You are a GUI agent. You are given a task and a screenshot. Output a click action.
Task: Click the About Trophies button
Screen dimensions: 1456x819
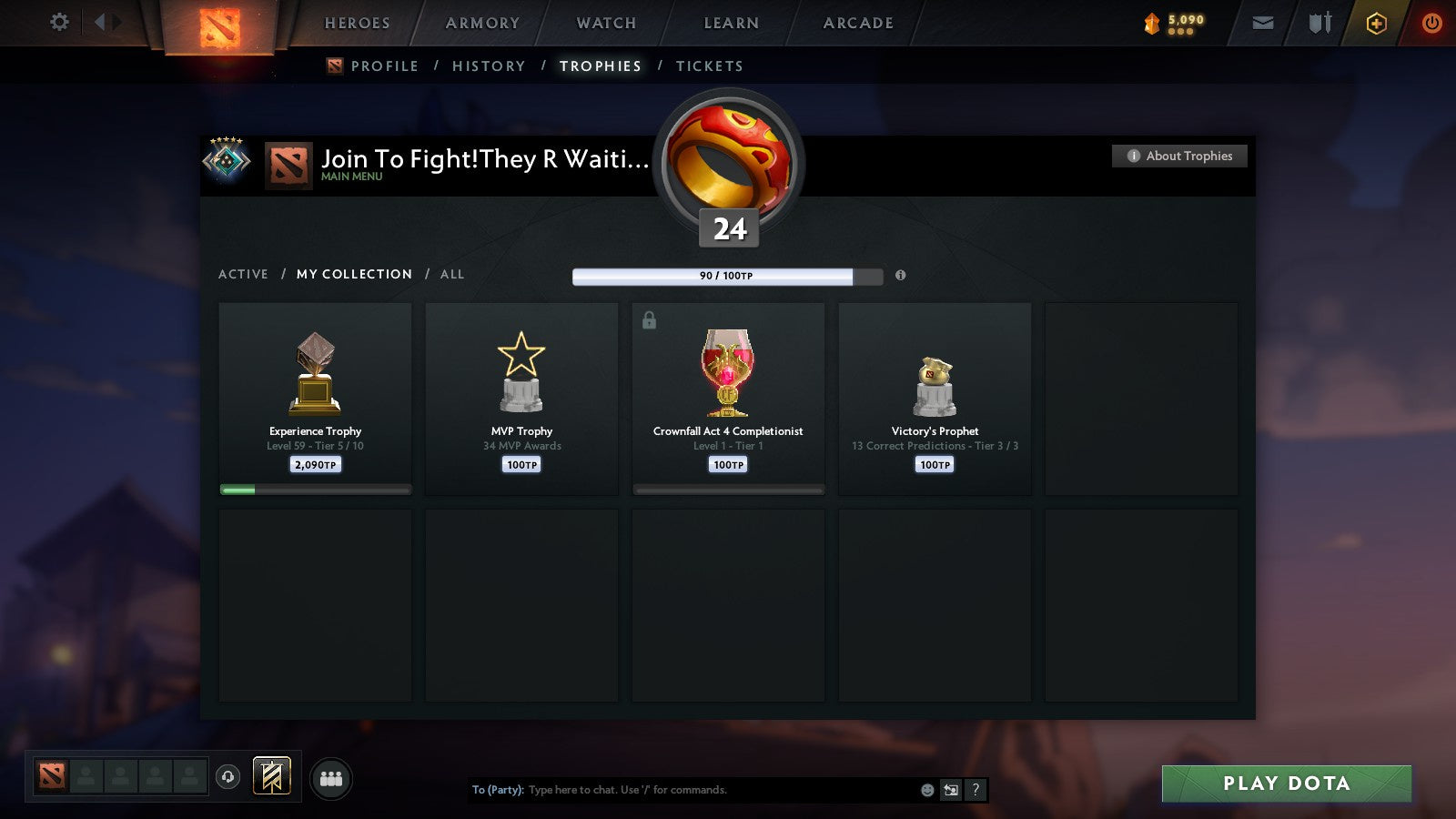tap(1178, 156)
